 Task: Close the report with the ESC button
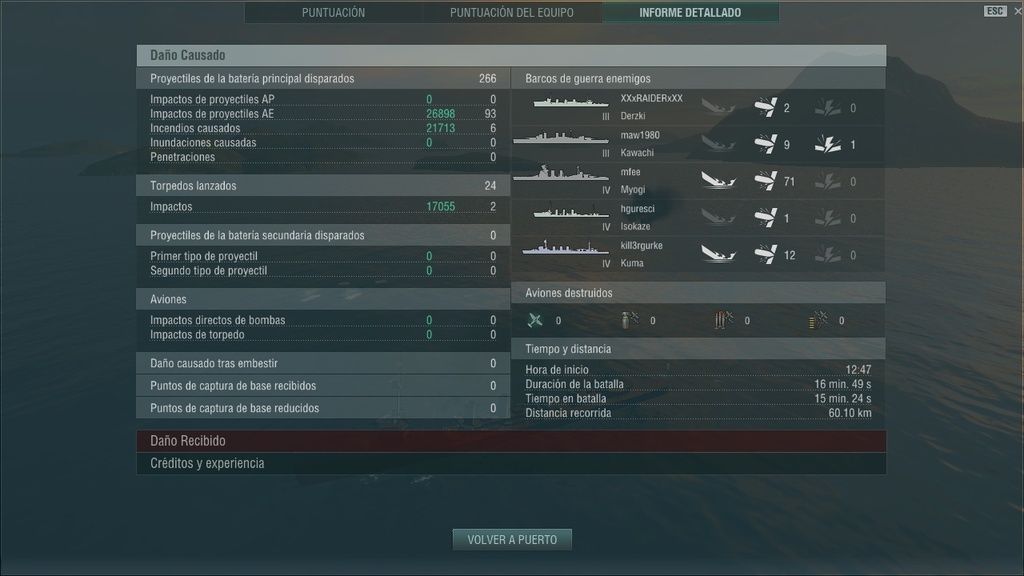click(x=995, y=11)
